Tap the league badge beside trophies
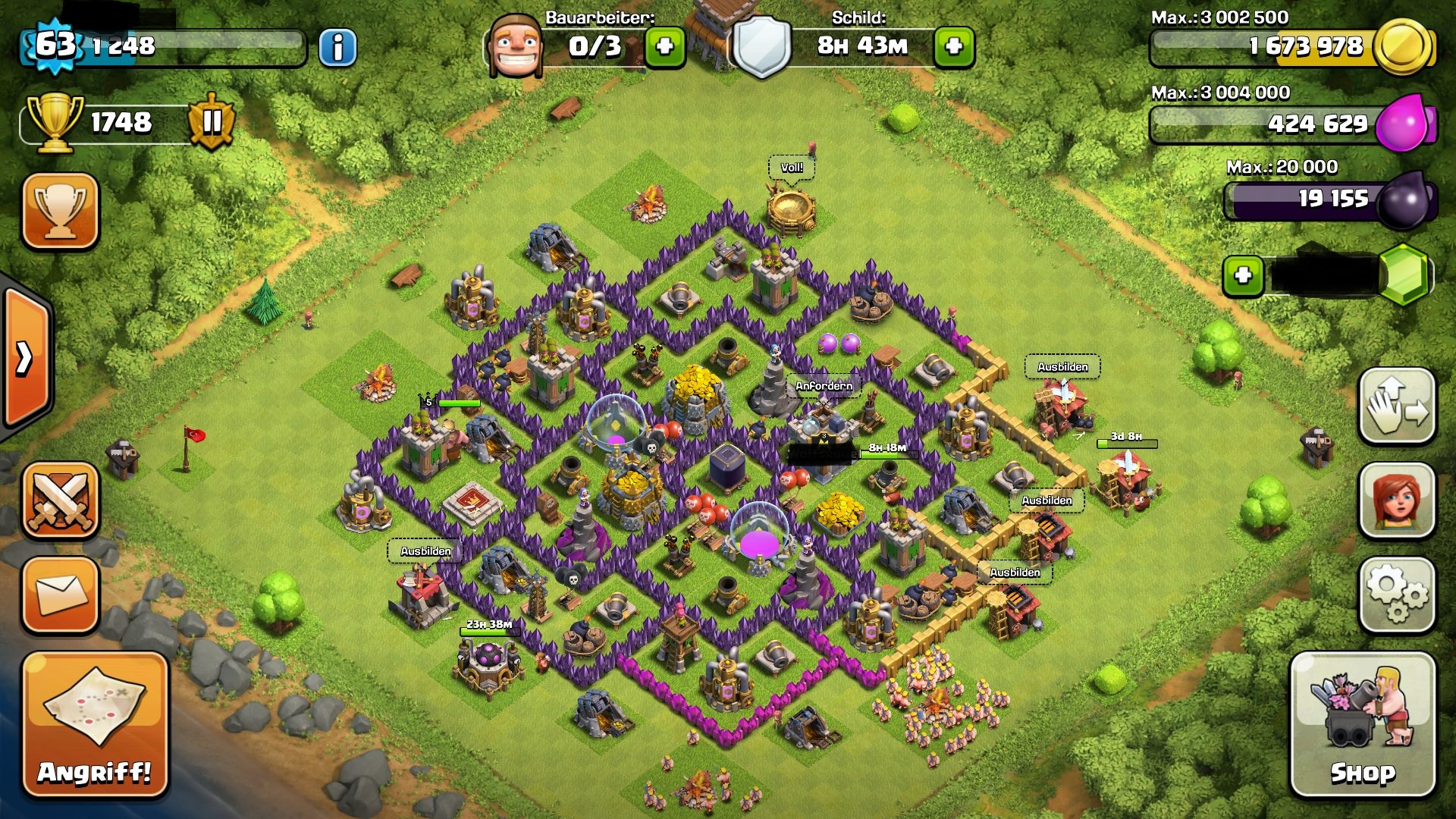1456x819 pixels. 212,121
